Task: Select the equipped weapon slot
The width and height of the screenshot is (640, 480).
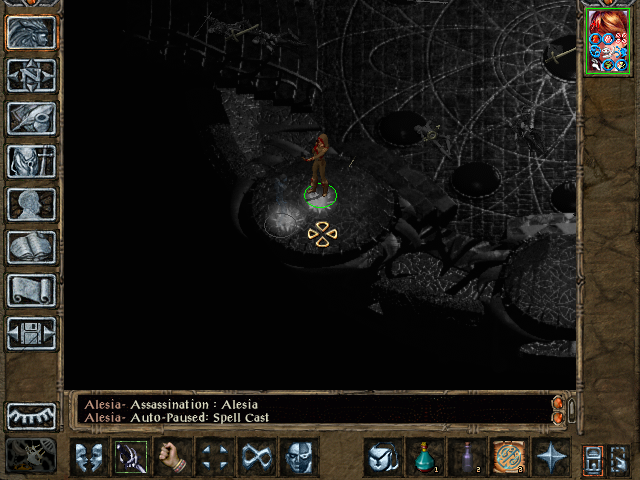Action: 131,457
